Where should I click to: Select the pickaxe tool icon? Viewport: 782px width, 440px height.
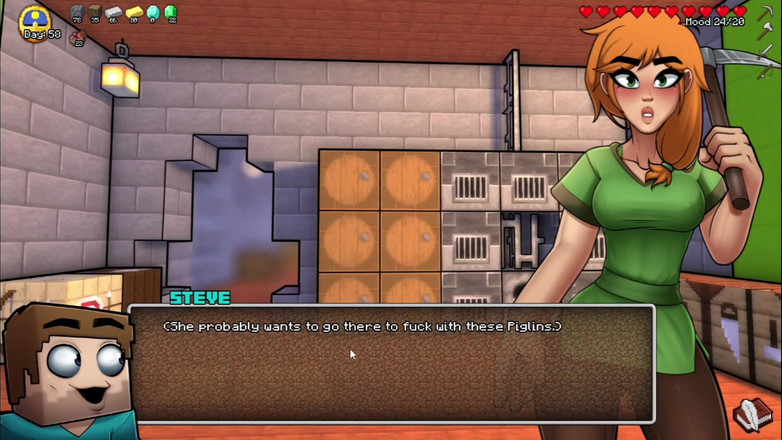click(766, 16)
